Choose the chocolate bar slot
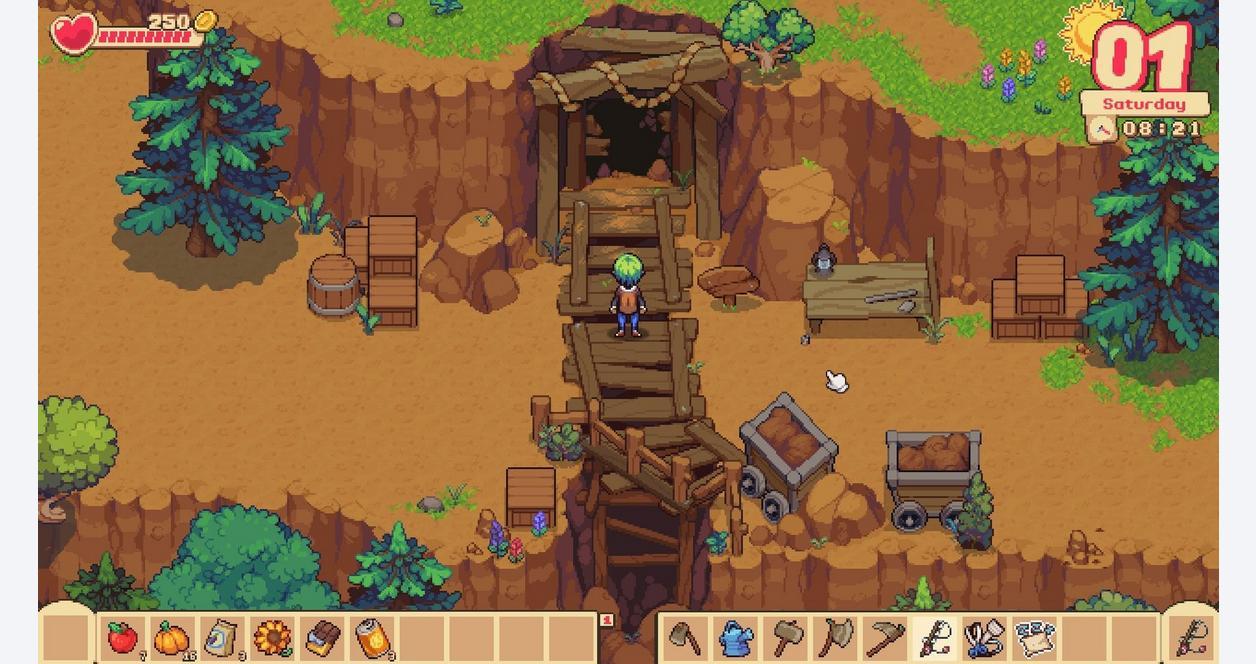1256x664 pixels. [322, 638]
